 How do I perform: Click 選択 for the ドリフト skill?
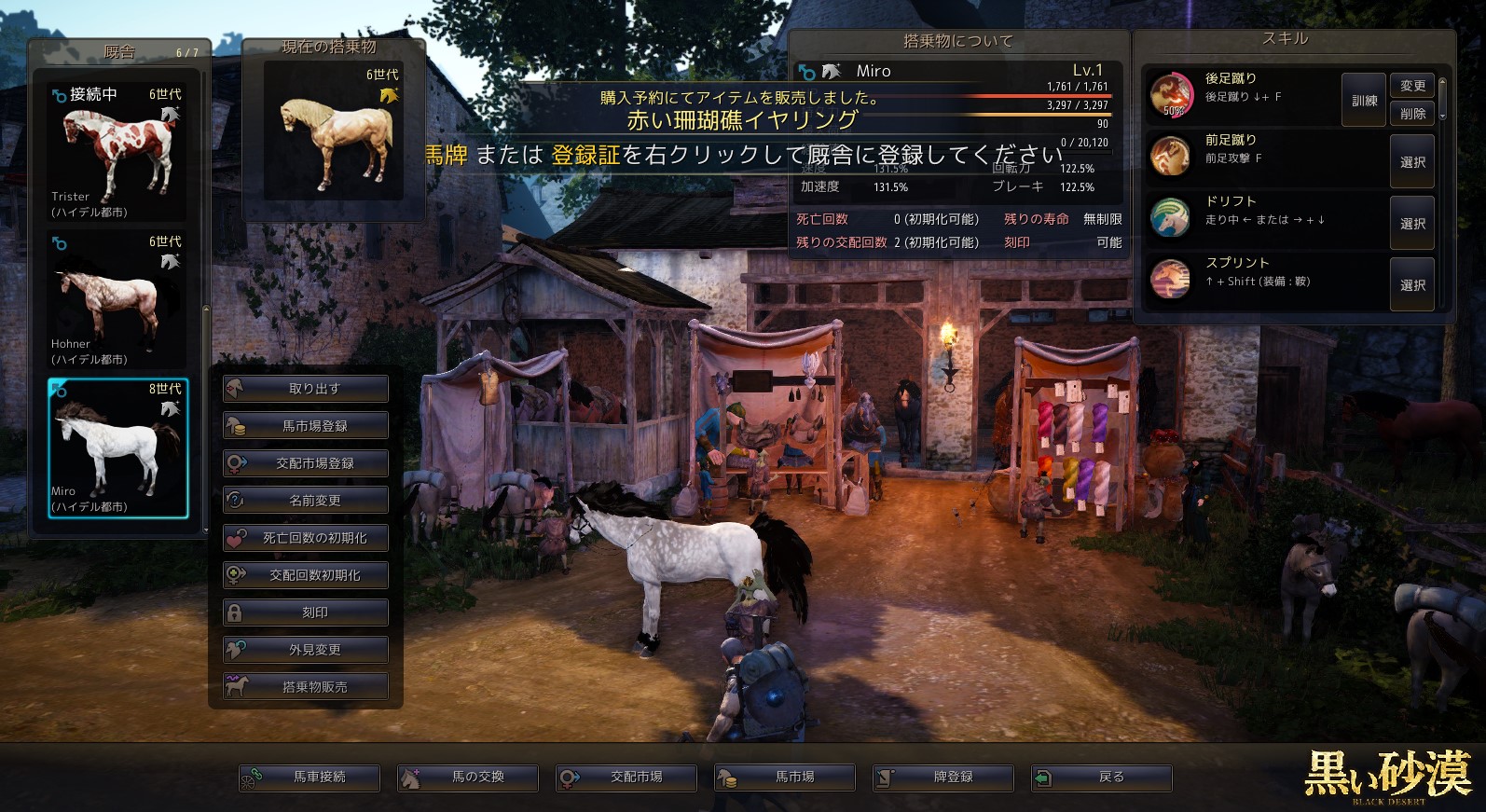[x=1412, y=224]
